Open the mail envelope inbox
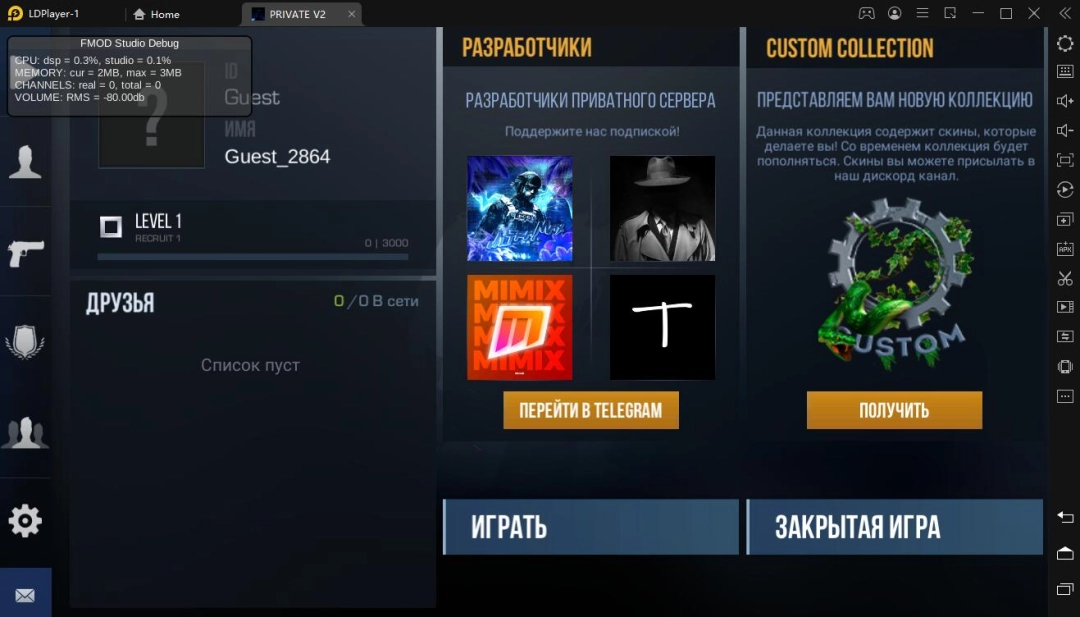 pos(25,595)
